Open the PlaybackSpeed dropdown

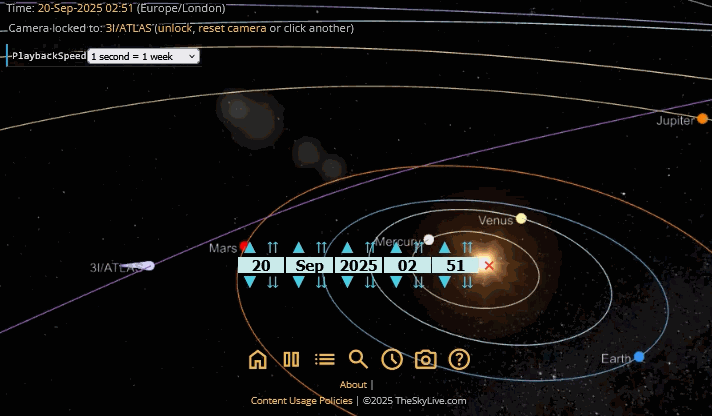[x=144, y=57]
